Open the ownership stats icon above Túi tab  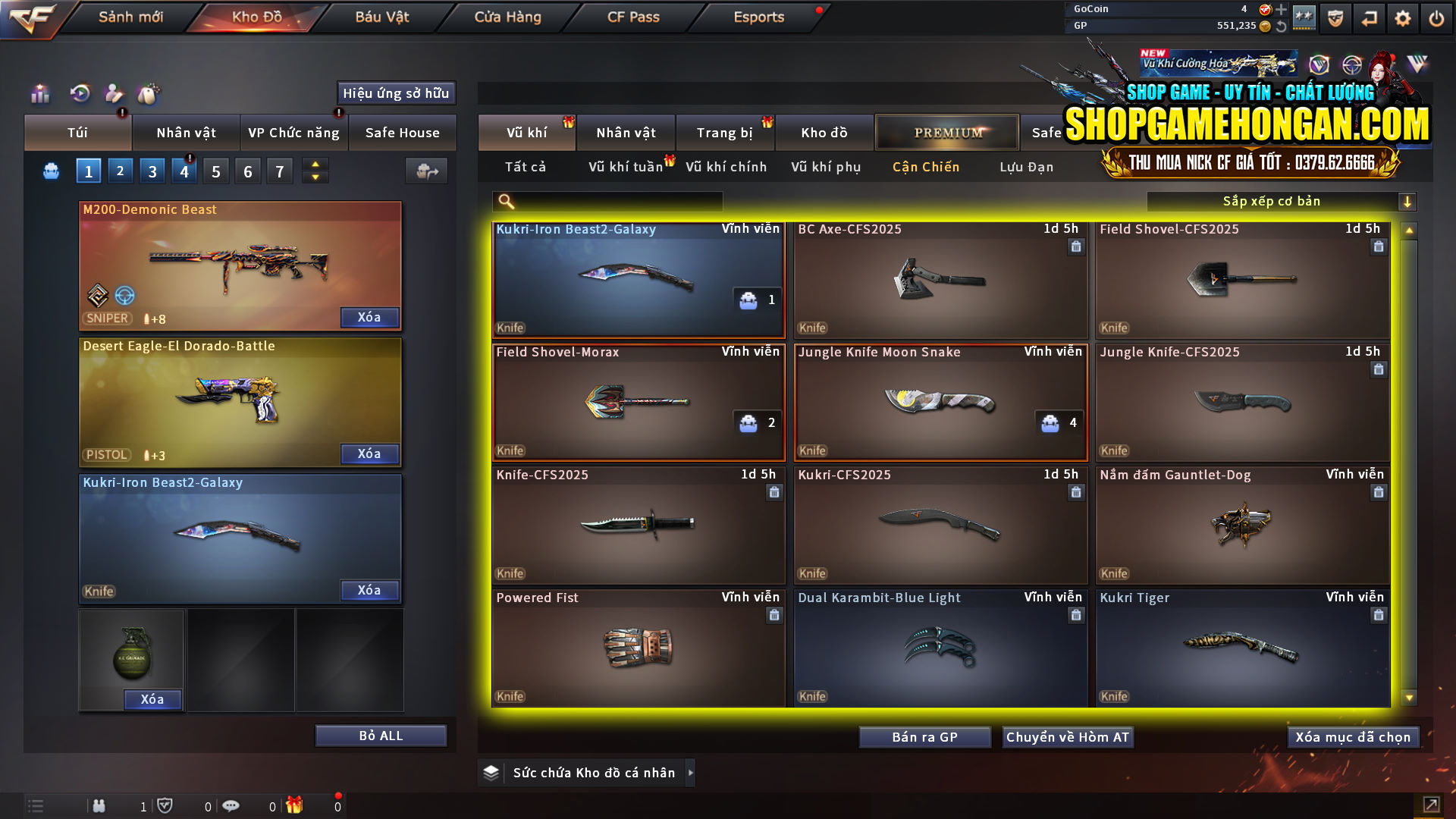coord(39,94)
